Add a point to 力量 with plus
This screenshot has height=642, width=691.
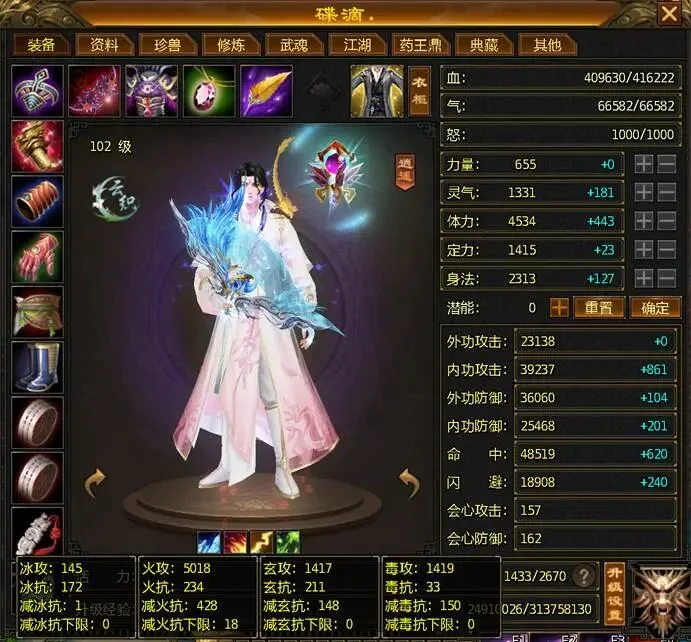click(645, 164)
